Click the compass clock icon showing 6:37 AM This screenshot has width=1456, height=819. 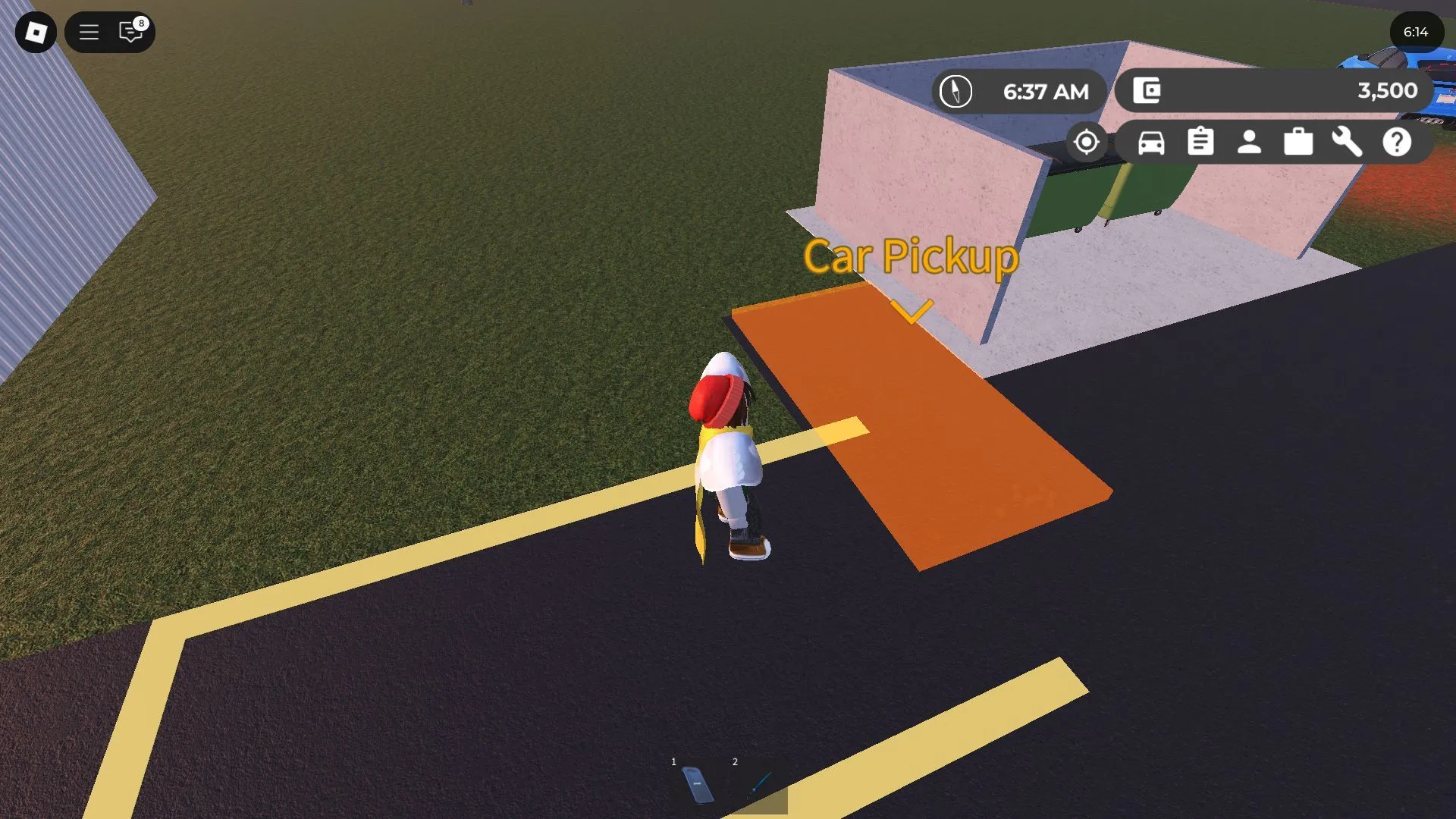956,91
